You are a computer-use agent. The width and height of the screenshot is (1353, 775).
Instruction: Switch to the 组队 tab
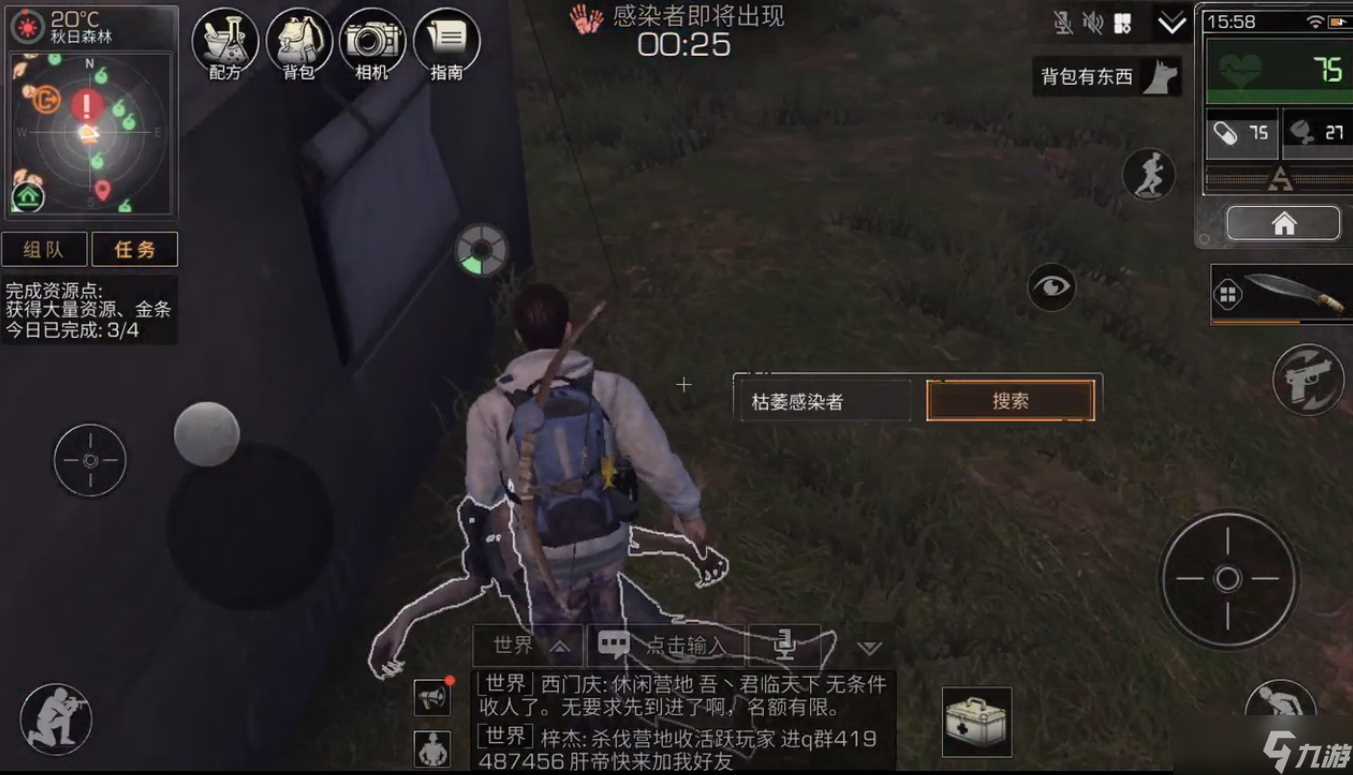point(44,249)
